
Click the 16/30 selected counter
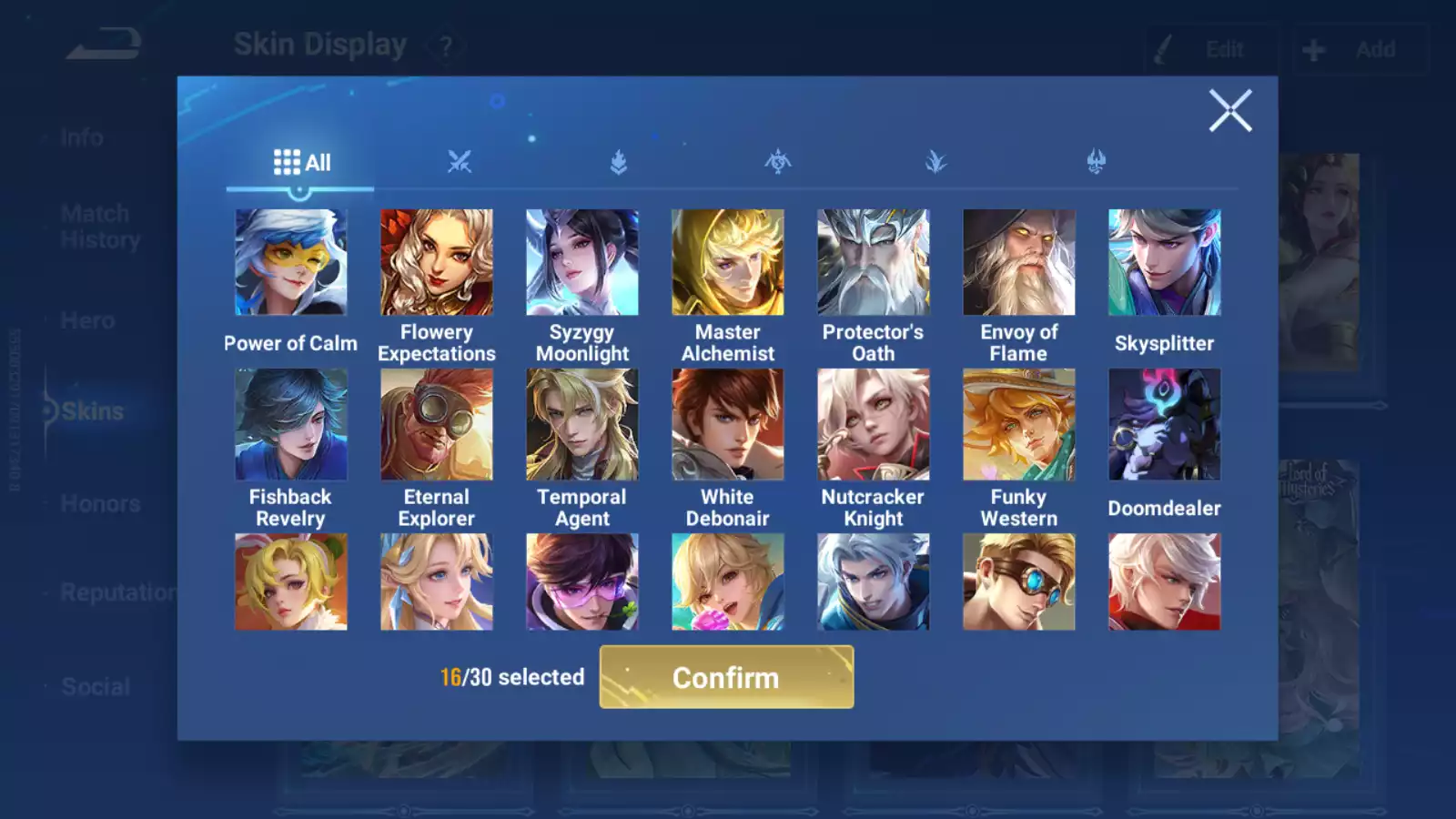[x=511, y=677]
